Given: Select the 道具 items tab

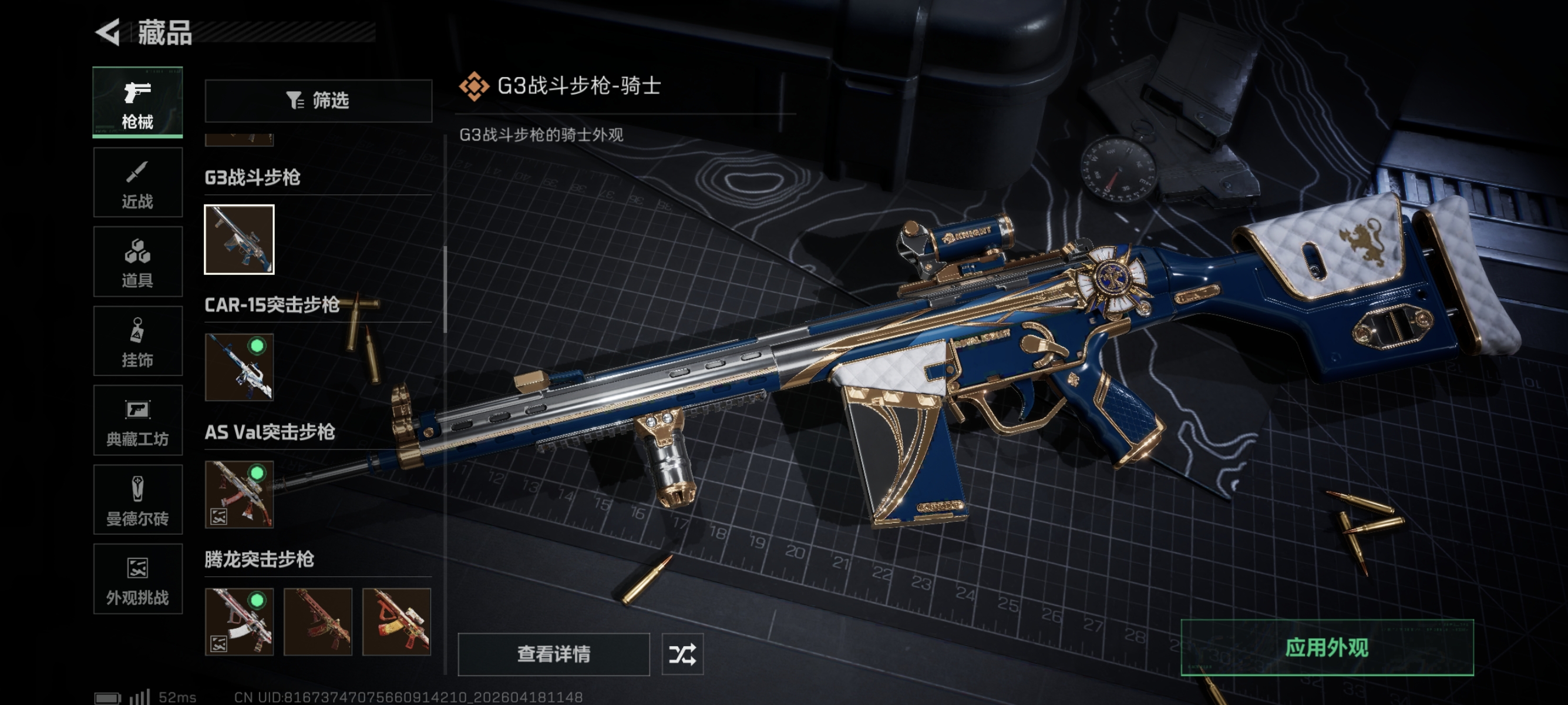Looking at the screenshot, I should click(137, 262).
